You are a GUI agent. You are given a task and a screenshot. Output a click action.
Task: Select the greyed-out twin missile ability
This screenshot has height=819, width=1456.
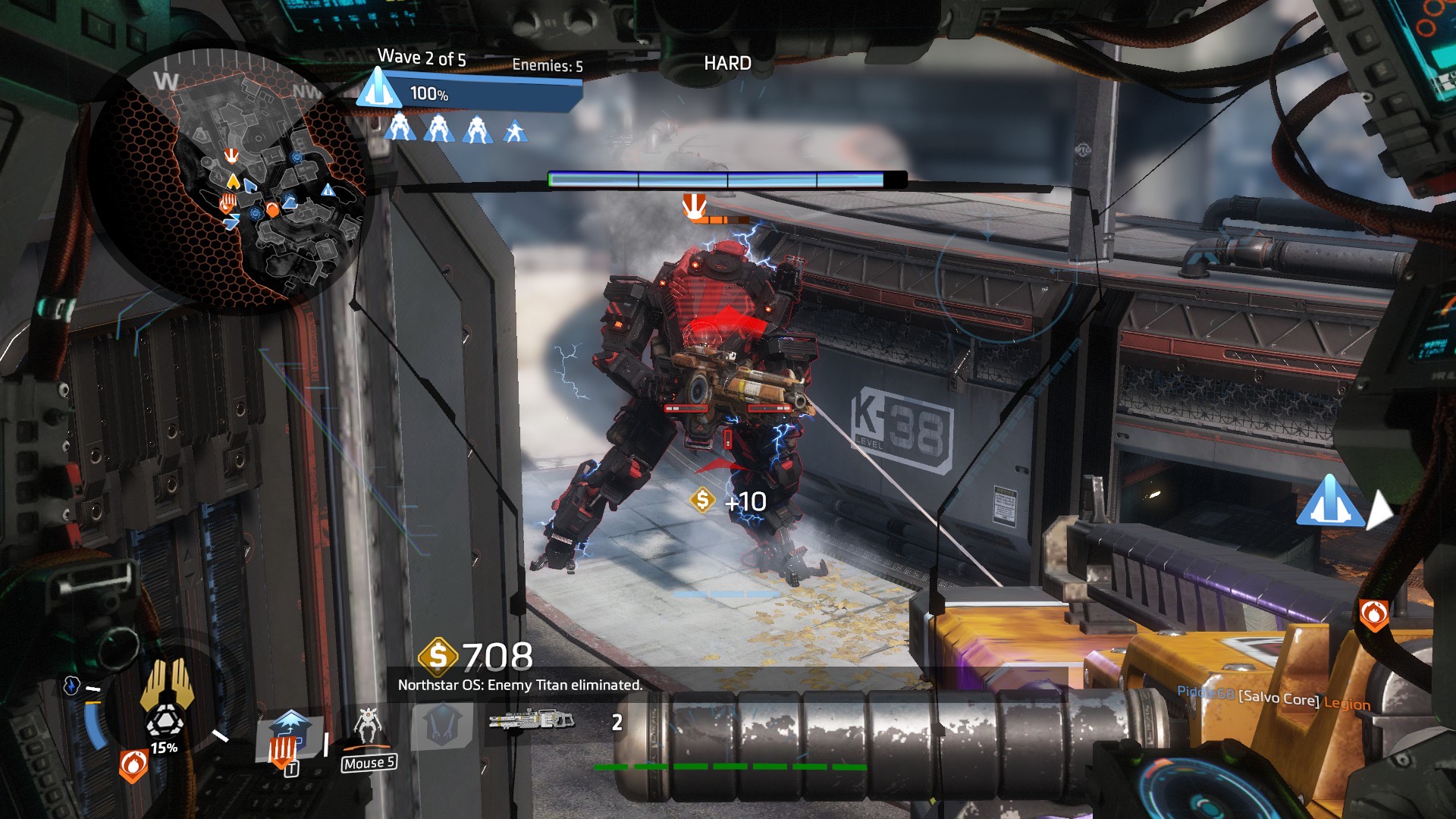click(x=441, y=724)
